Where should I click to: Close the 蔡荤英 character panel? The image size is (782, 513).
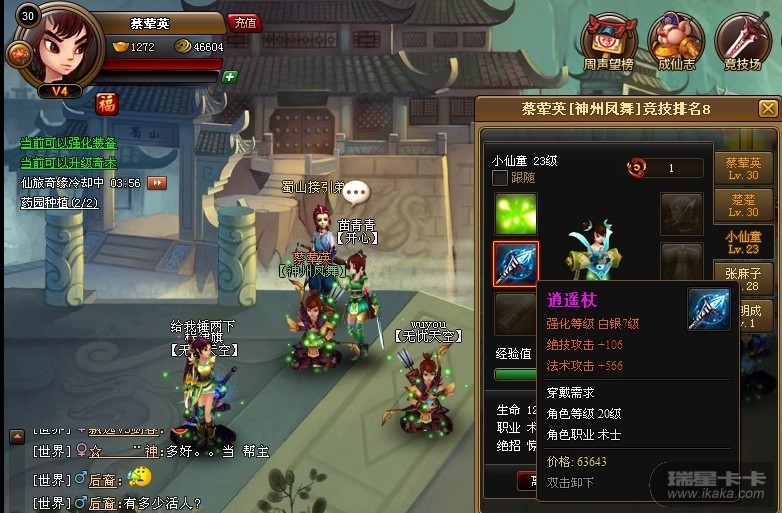768,108
